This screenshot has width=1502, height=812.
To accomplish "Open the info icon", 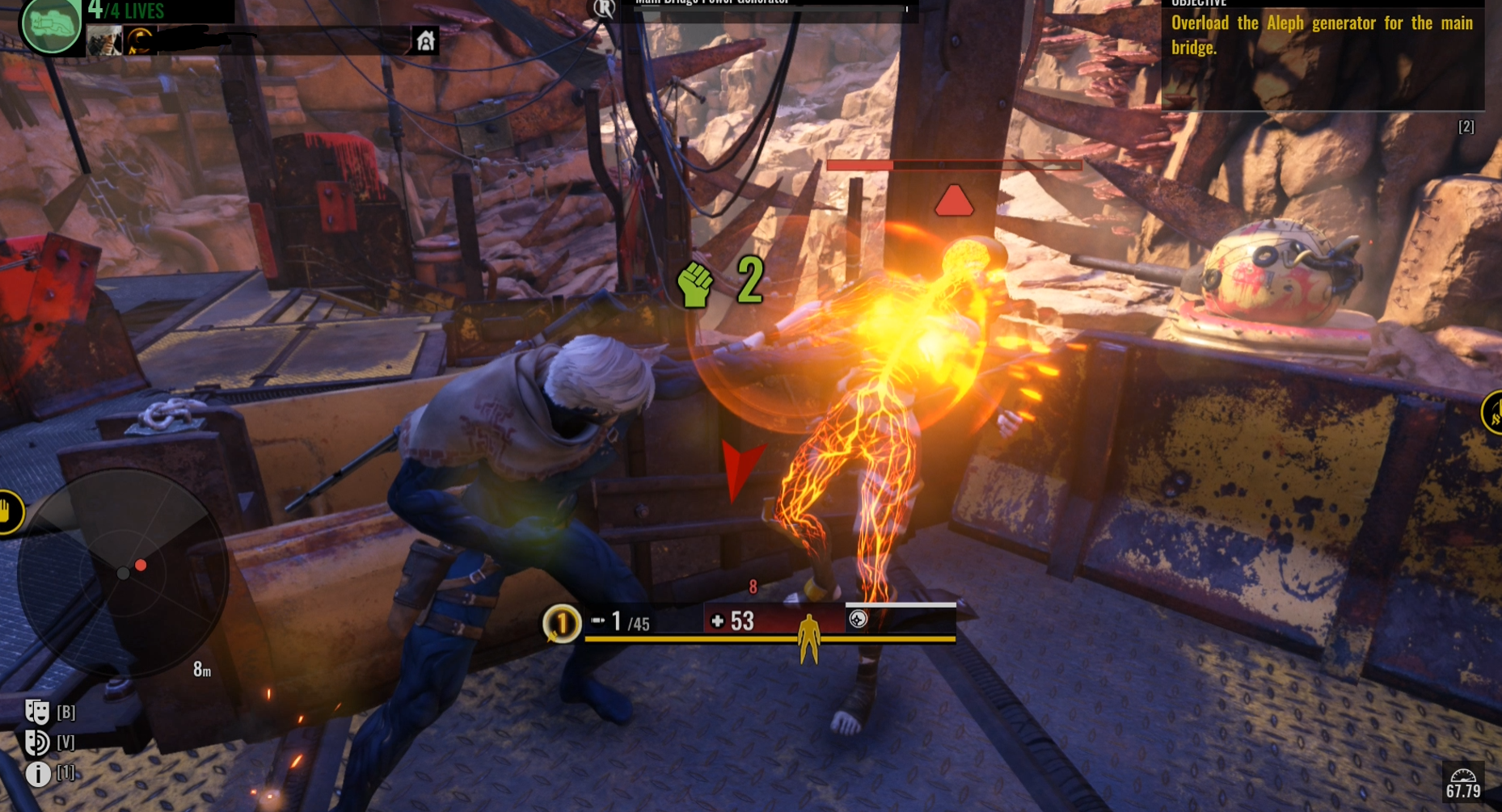I will (37, 773).
